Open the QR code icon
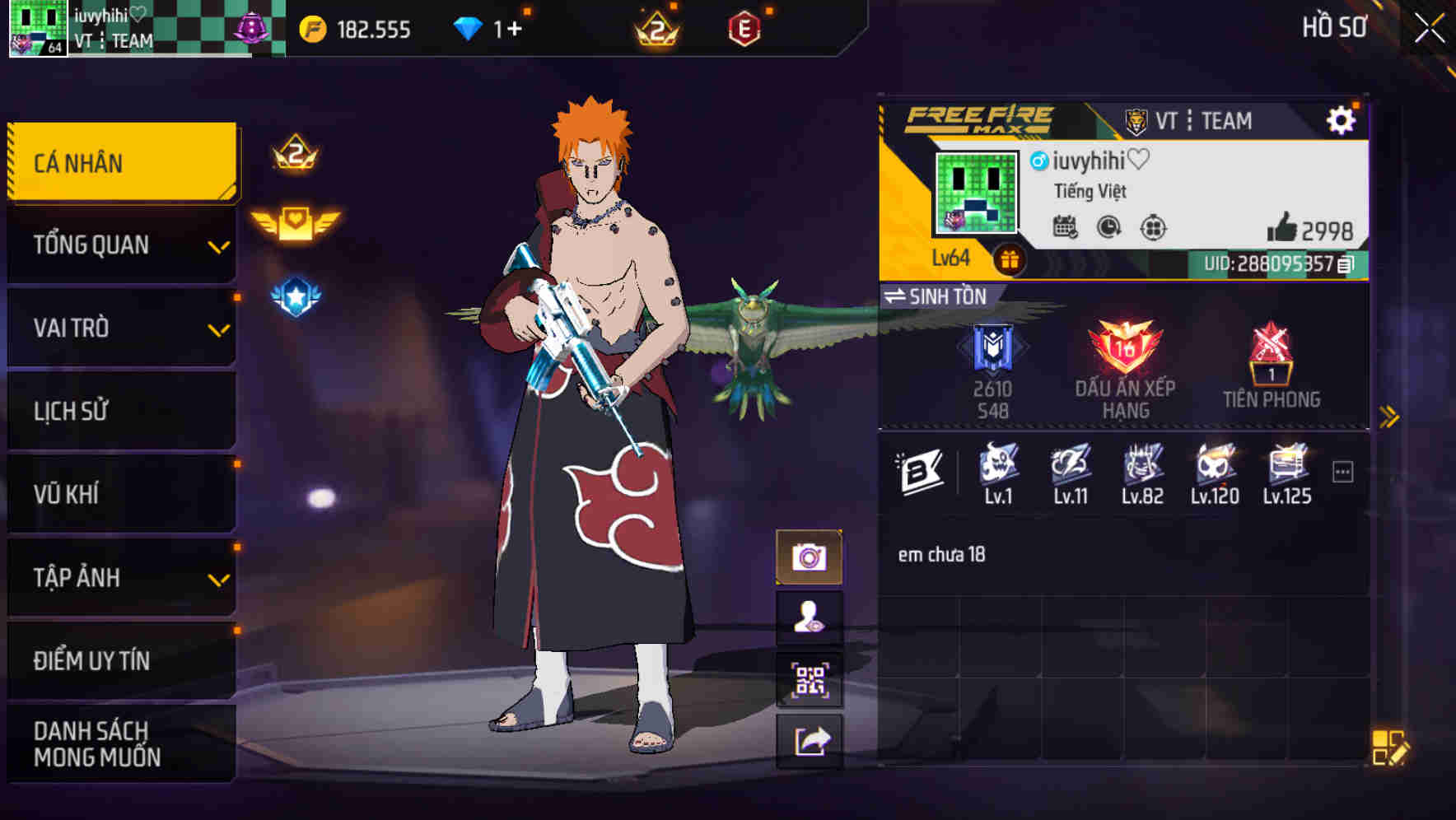The width and height of the screenshot is (1456, 820). coord(810,678)
